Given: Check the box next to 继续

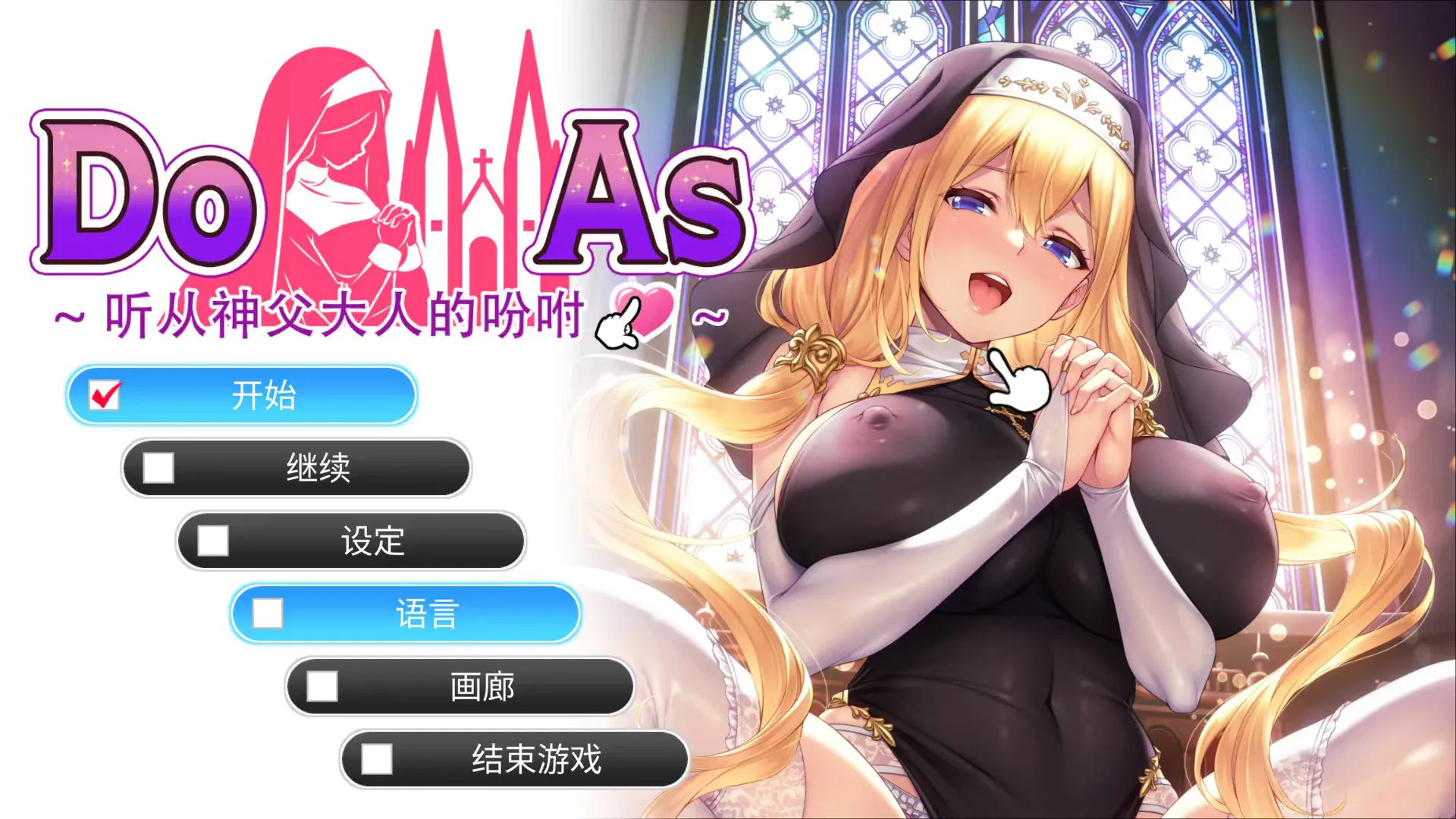Looking at the screenshot, I should pyautogui.click(x=158, y=468).
